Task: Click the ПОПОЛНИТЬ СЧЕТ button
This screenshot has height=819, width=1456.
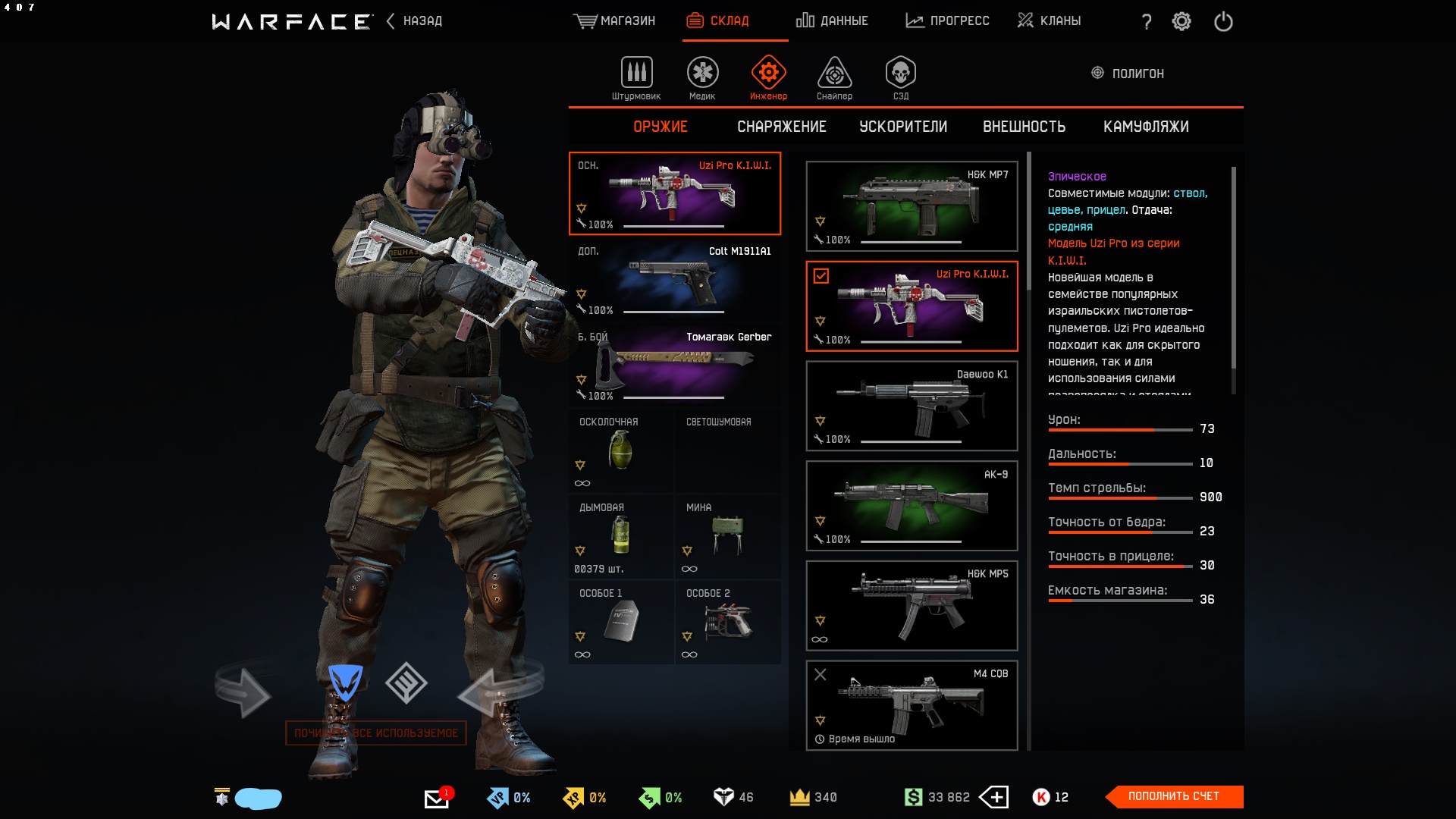Action: coord(1175,797)
